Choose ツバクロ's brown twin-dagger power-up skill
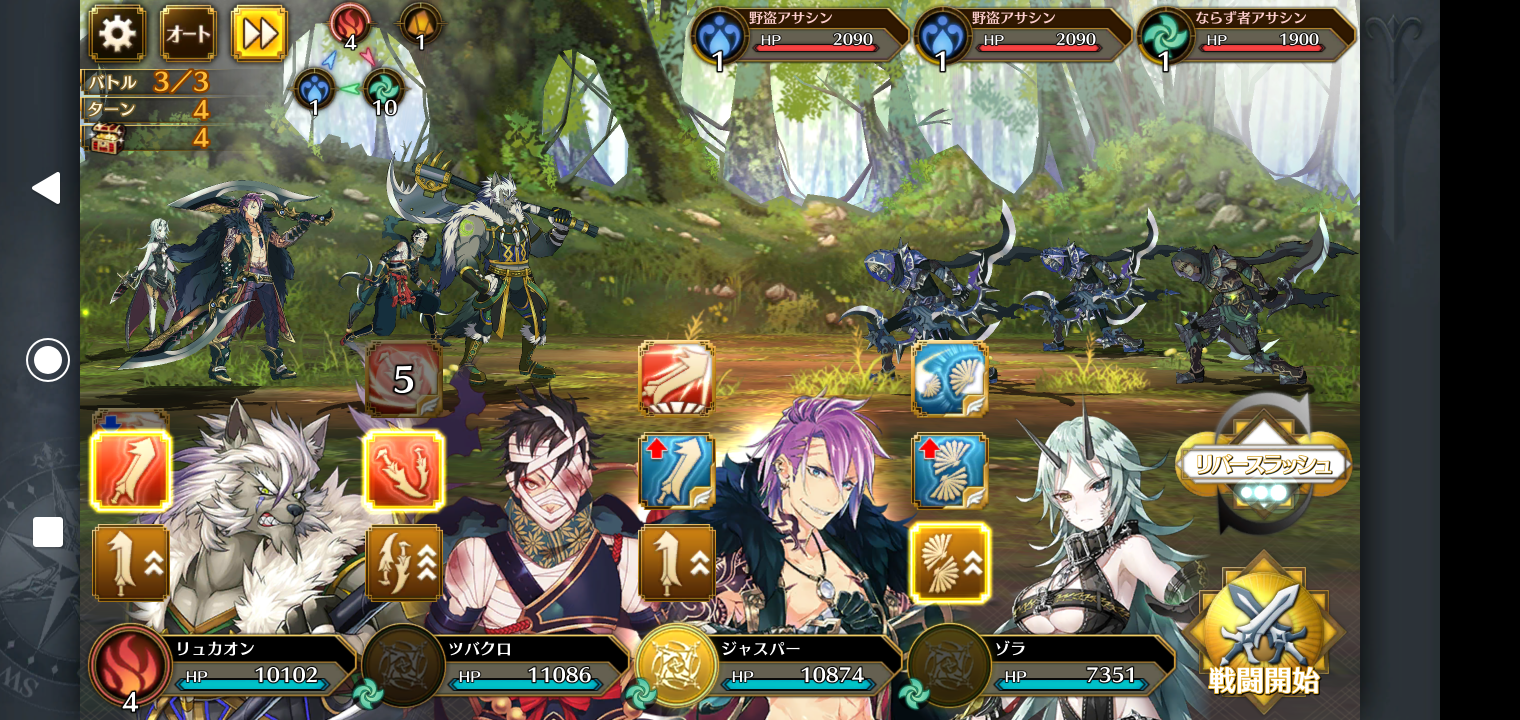Viewport: 1520px width, 720px height. pyautogui.click(x=404, y=563)
